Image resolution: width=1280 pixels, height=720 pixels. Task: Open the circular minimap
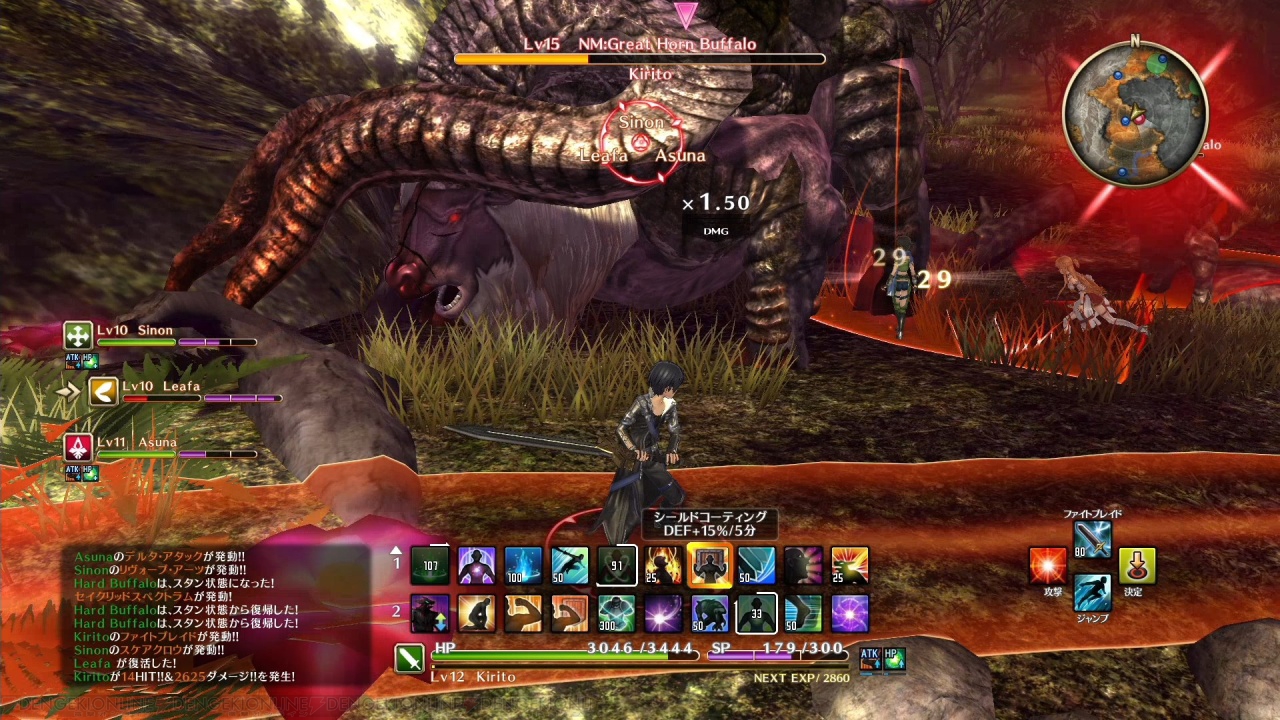click(1135, 112)
